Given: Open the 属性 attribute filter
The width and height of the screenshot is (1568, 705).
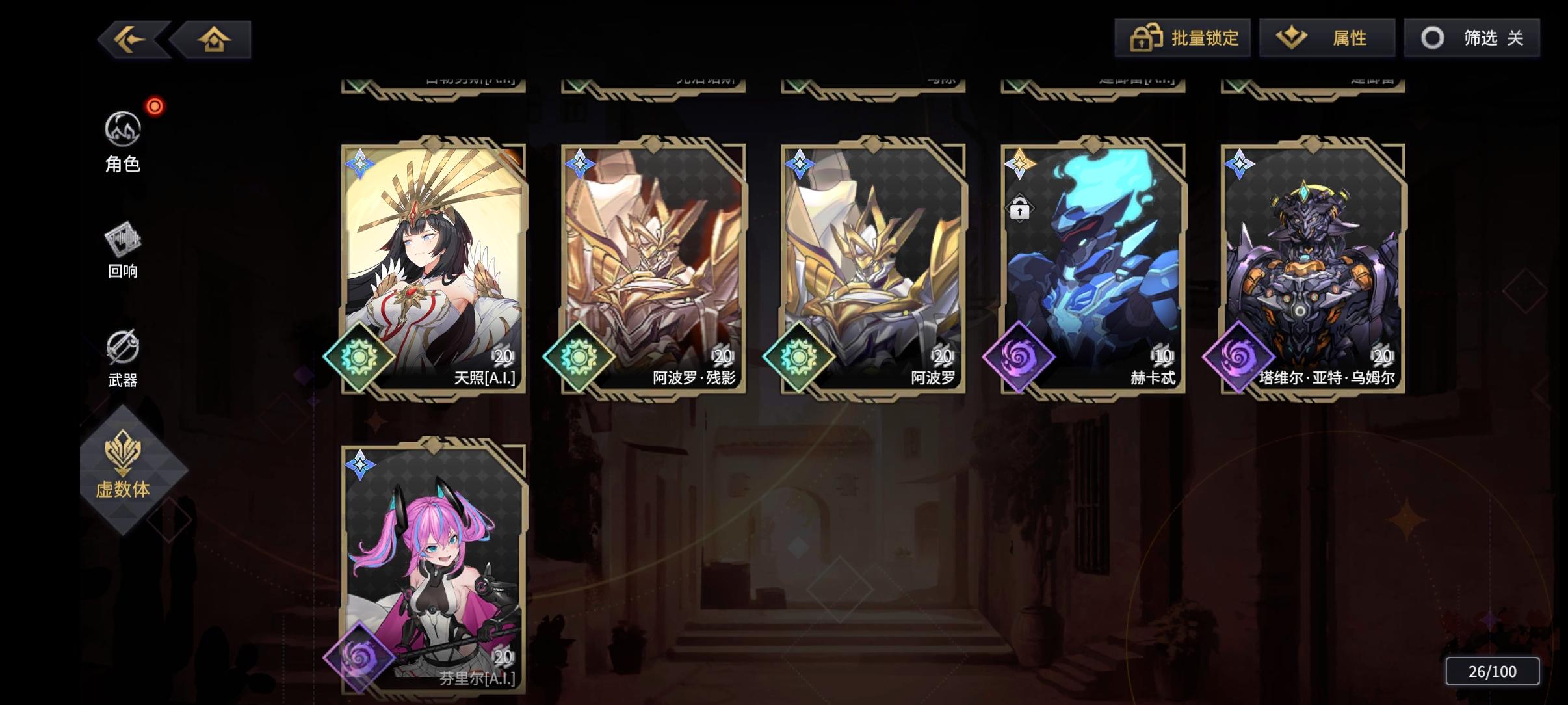Looking at the screenshot, I should (x=1327, y=38).
